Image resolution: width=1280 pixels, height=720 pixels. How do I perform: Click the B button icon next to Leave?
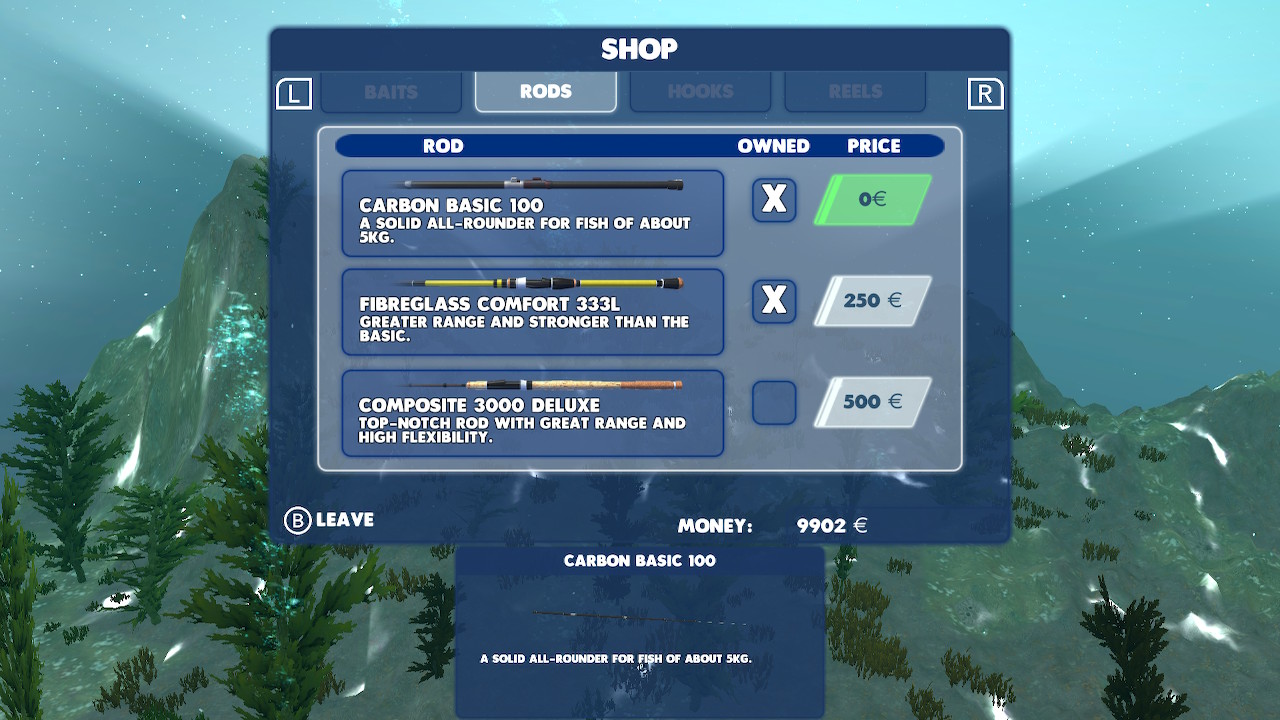pyautogui.click(x=294, y=519)
